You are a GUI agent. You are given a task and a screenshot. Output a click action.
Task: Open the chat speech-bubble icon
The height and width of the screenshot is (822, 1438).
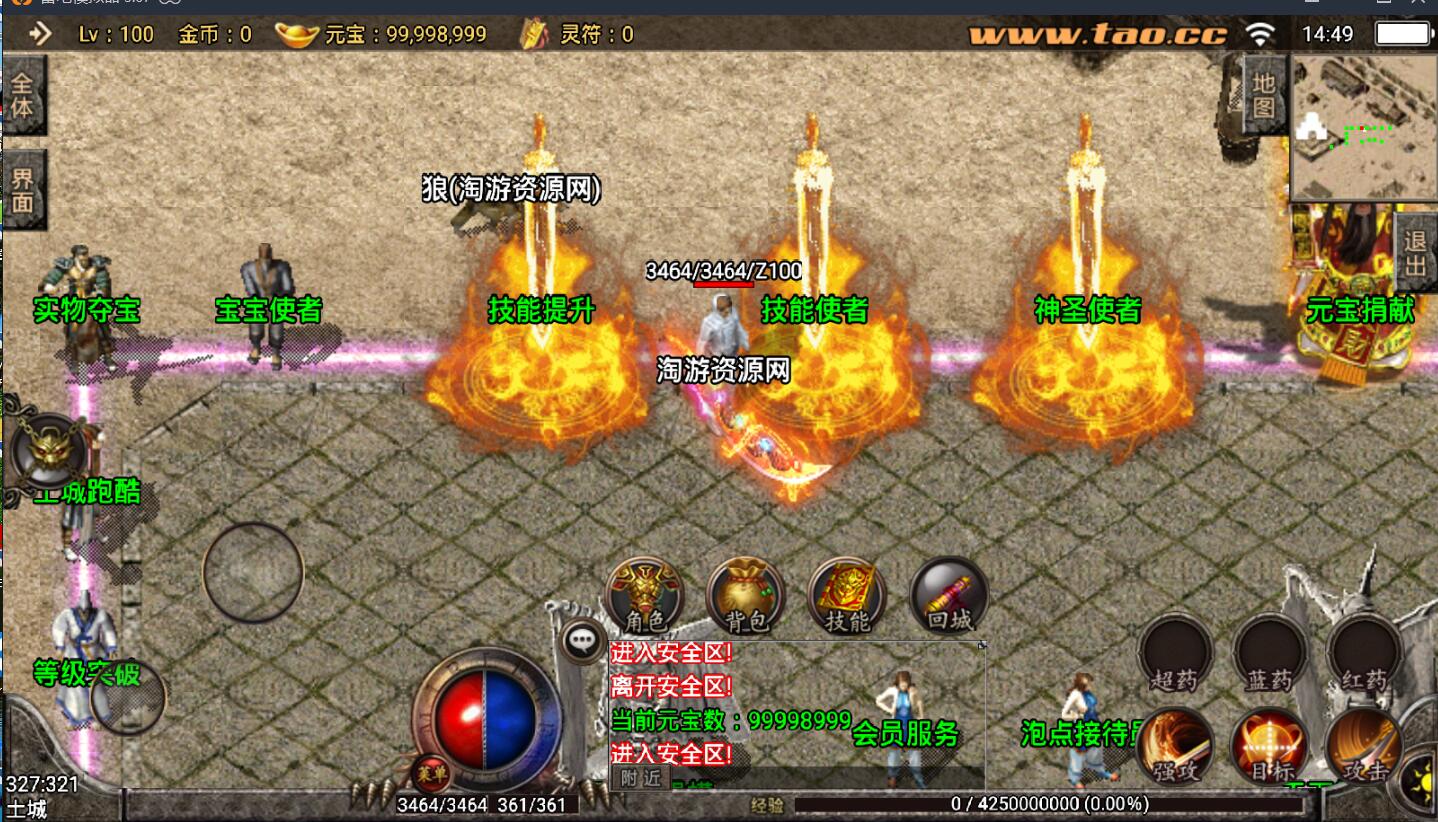click(582, 640)
